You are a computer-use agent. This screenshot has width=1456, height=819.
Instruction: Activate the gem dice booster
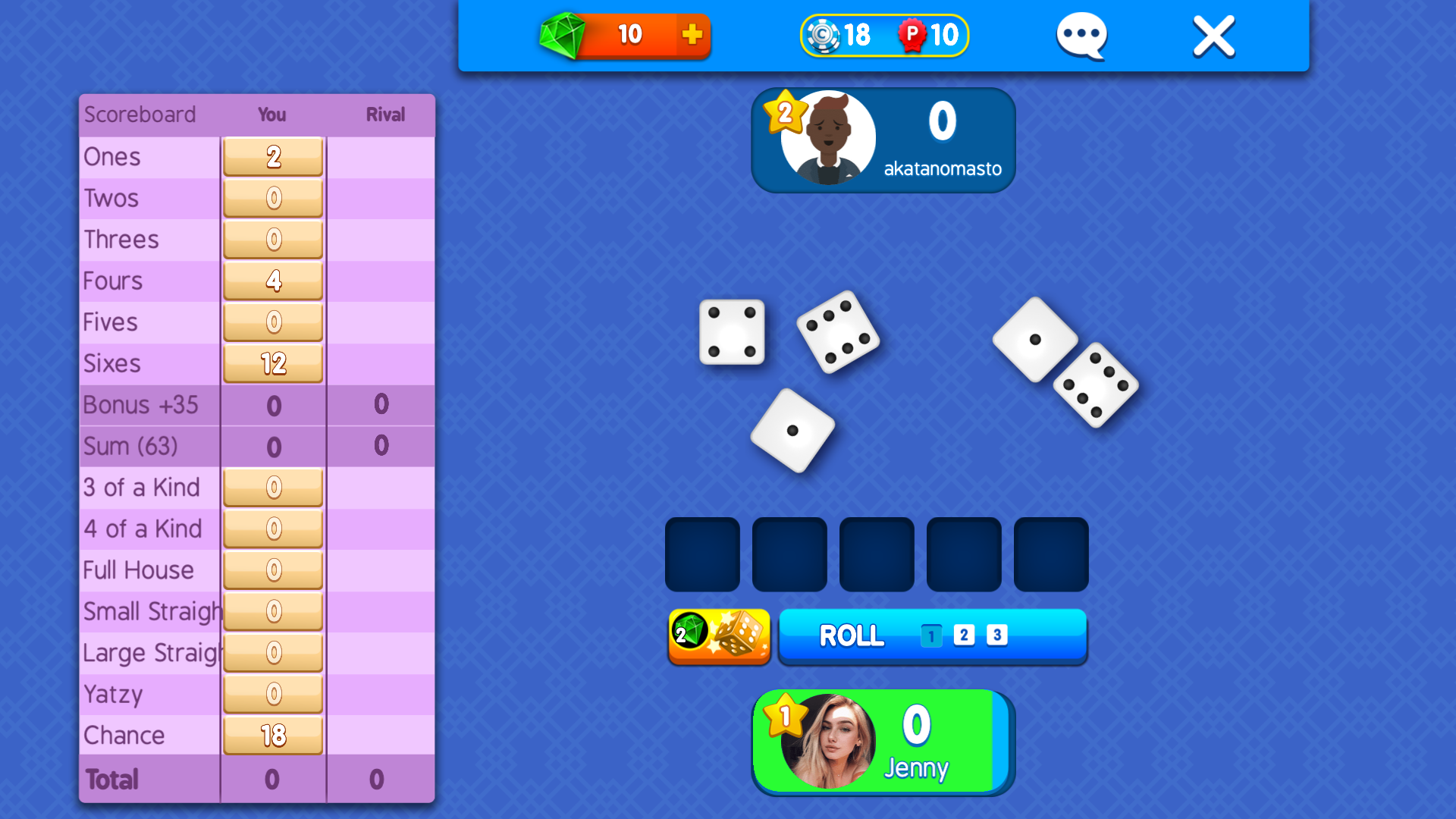tap(719, 637)
